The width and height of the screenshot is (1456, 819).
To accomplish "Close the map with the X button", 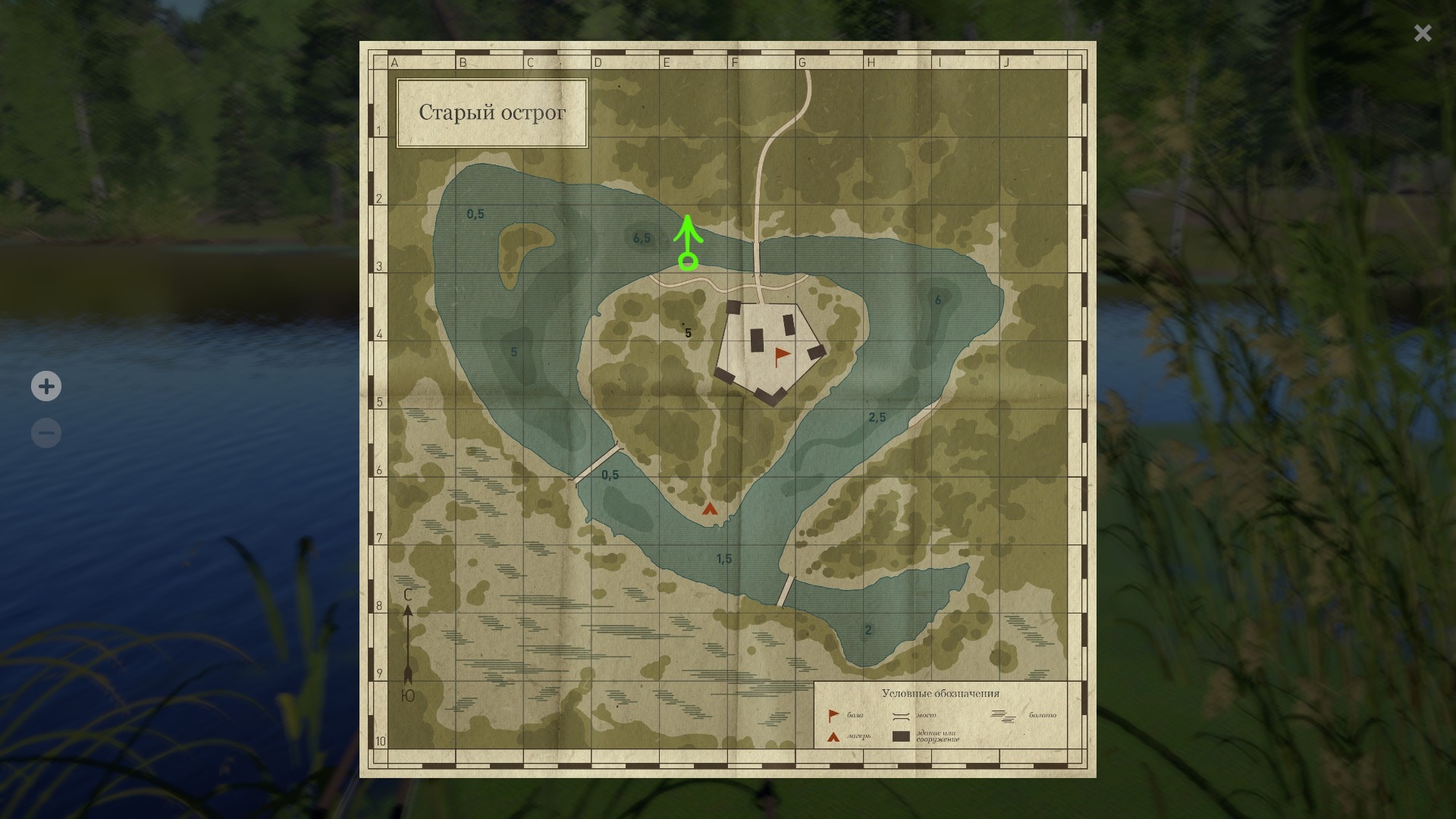I will tap(1422, 33).
